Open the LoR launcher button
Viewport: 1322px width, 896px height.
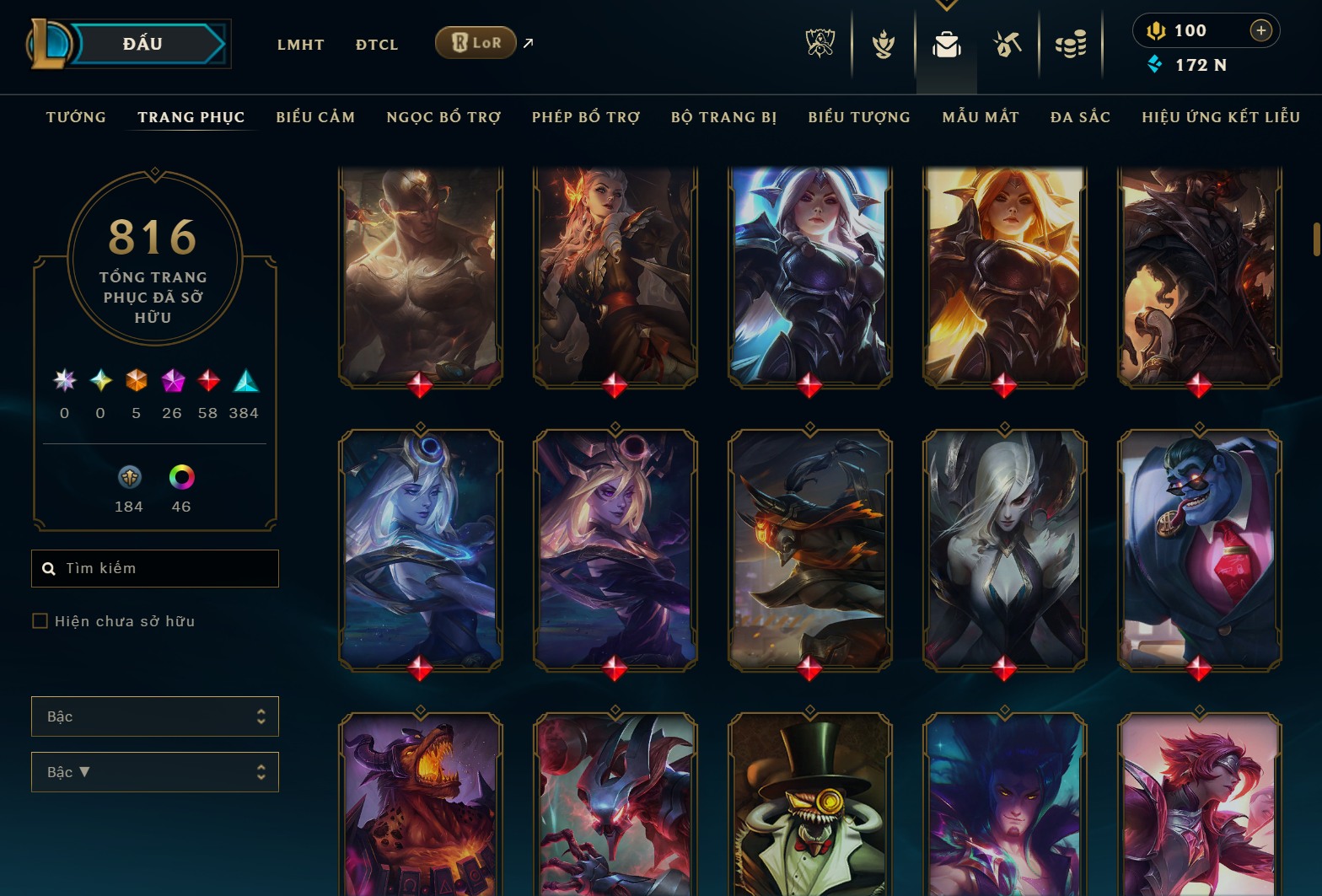click(476, 41)
